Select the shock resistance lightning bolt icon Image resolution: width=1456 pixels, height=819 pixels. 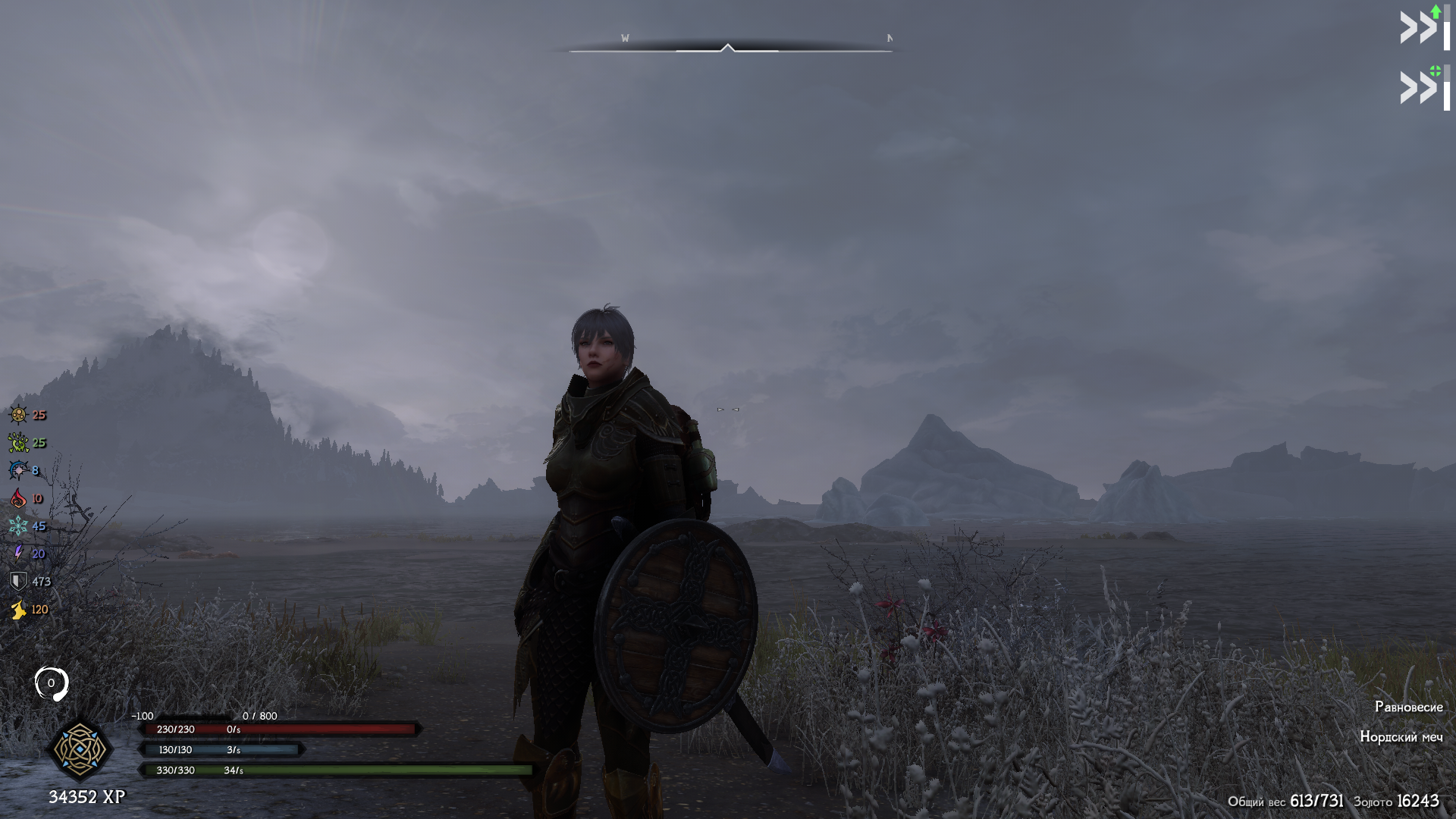pyautogui.click(x=18, y=554)
